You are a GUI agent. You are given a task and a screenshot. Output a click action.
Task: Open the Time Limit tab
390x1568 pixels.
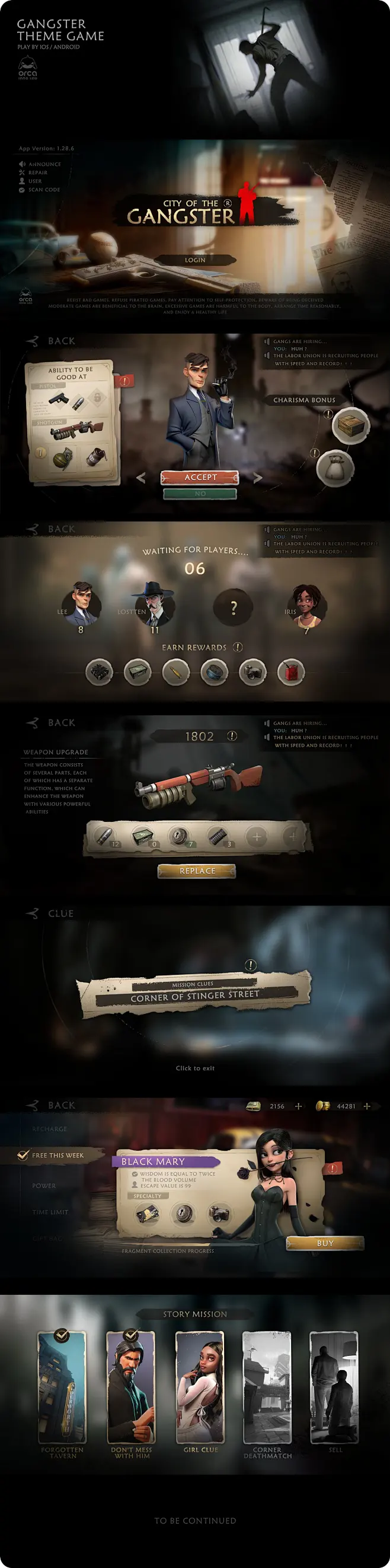click(x=50, y=1212)
